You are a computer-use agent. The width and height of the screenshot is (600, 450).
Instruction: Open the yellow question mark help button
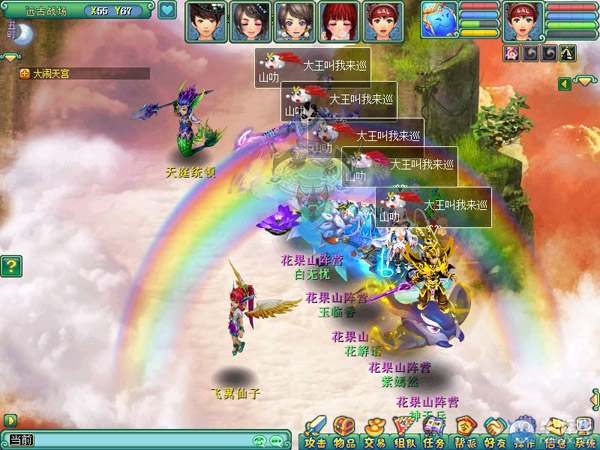[11, 266]
